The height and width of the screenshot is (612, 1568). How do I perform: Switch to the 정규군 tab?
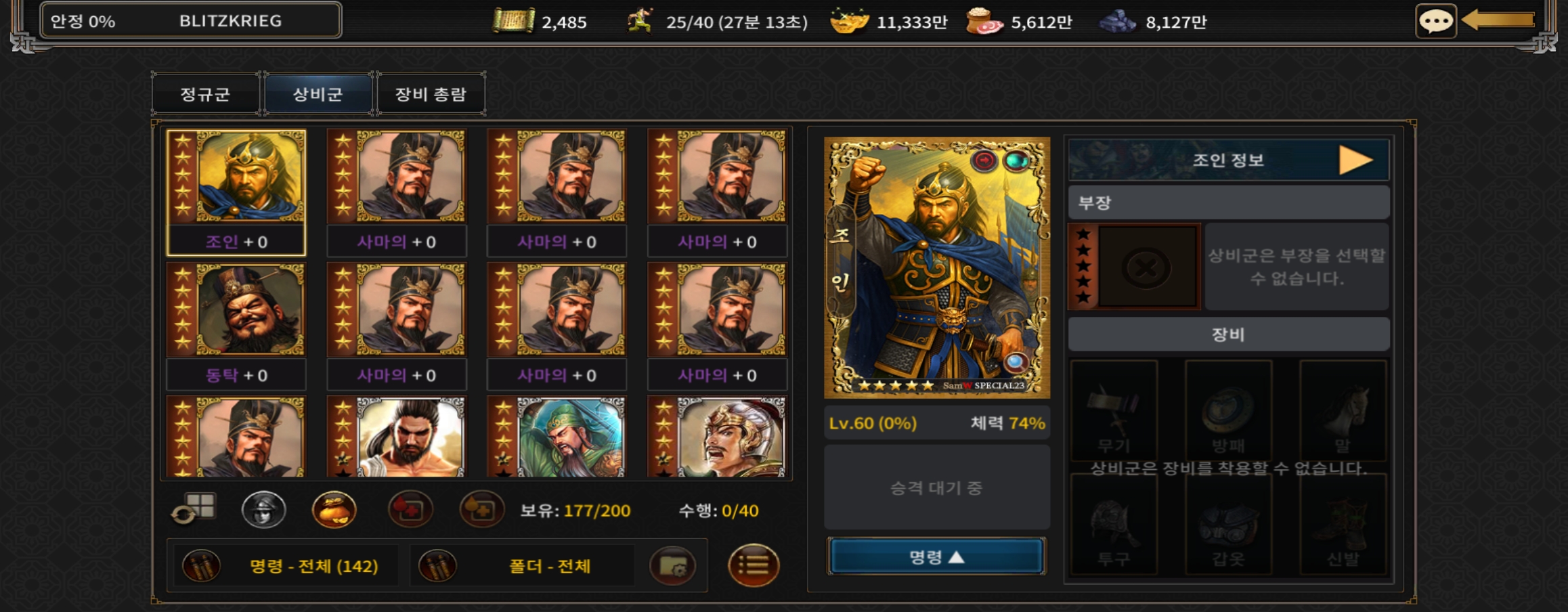tap(205, 94)
